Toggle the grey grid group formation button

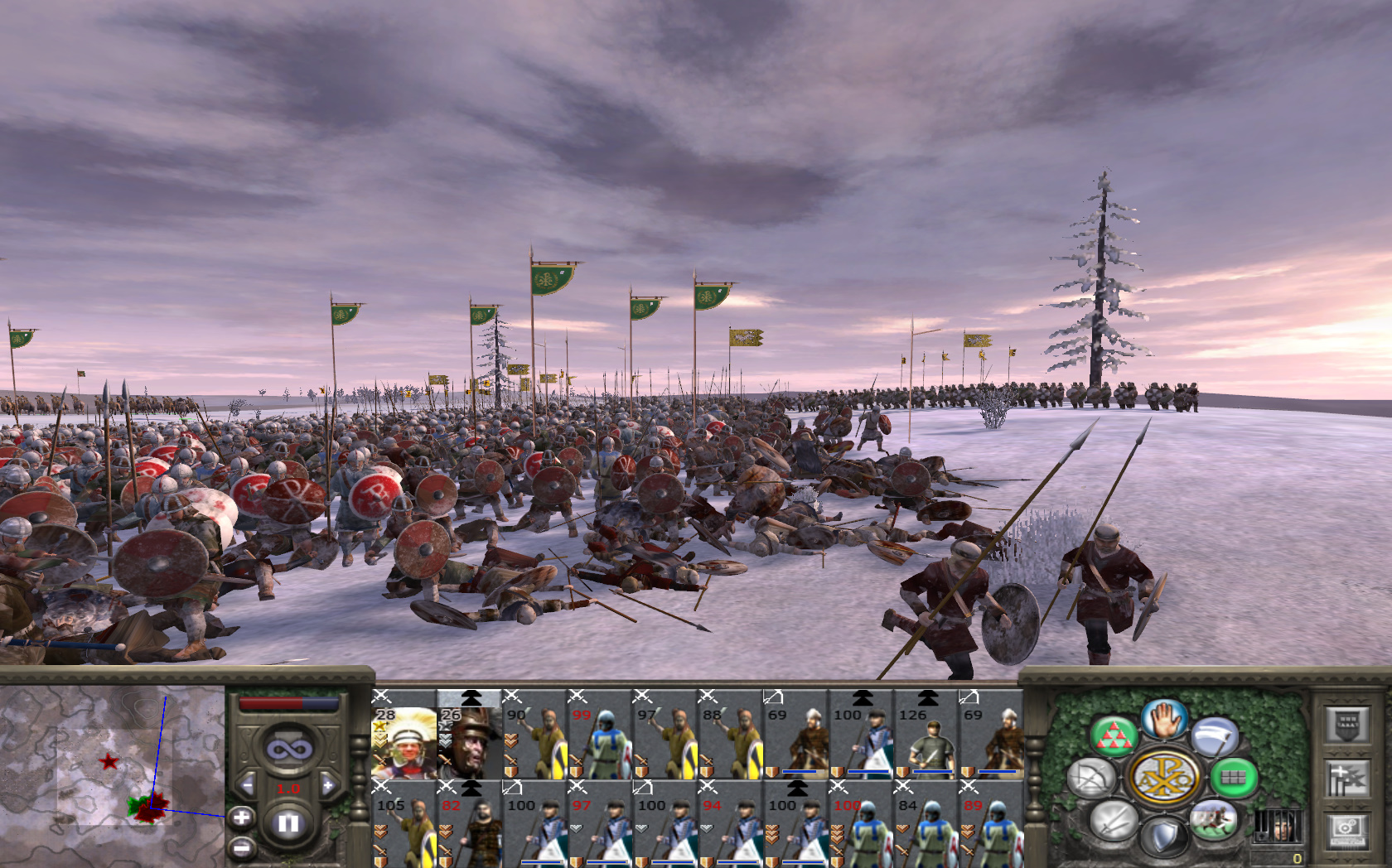coord(1234,777)
